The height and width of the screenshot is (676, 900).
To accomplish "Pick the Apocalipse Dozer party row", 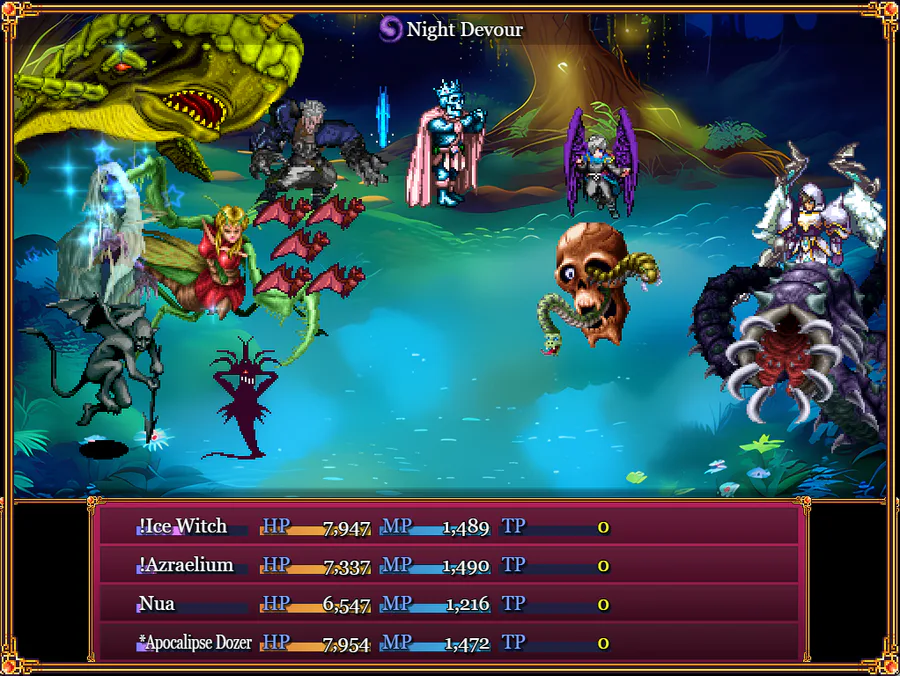I will pos(450,643).
